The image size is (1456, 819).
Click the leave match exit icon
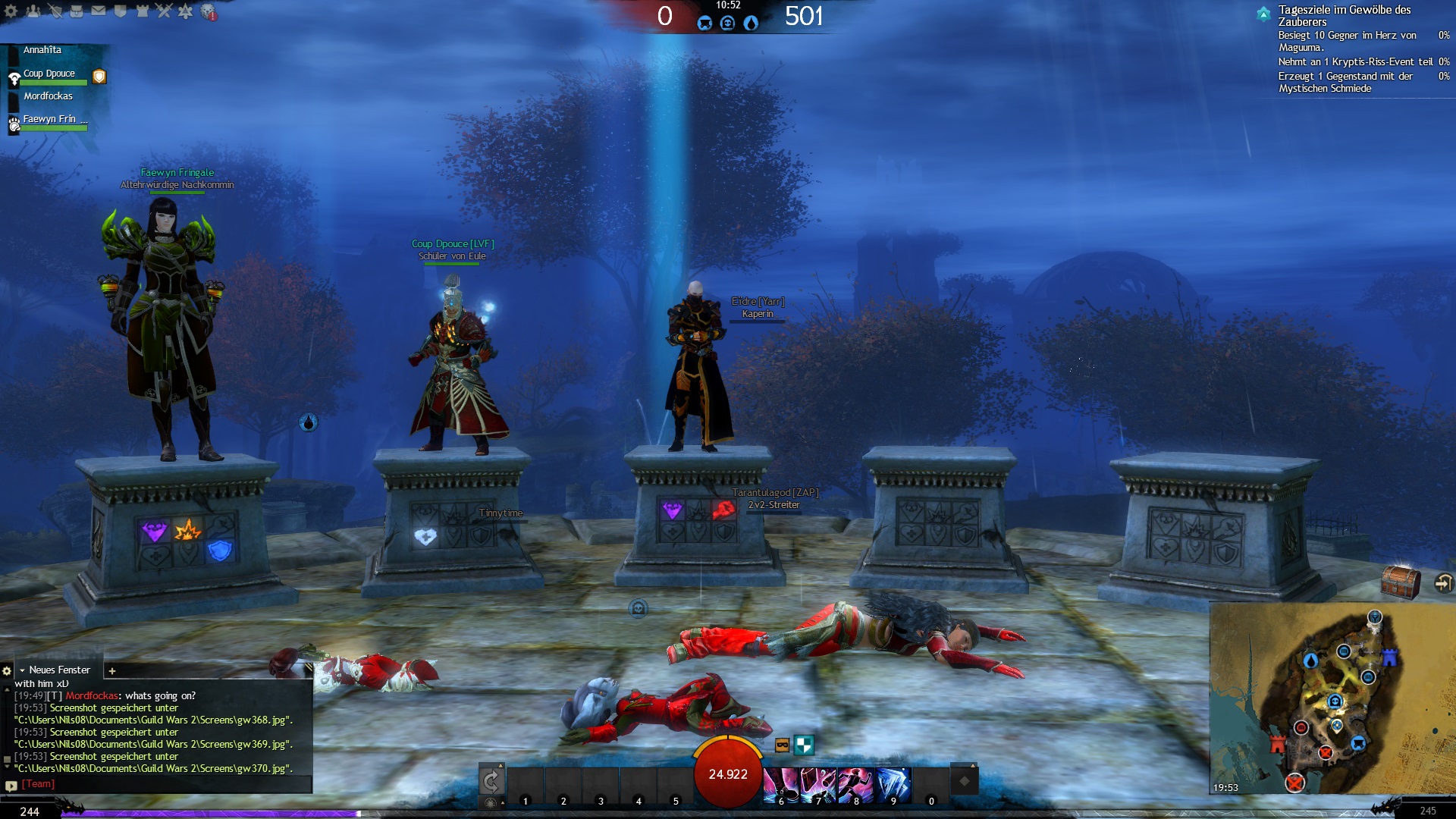click(x=1443, y=582)
